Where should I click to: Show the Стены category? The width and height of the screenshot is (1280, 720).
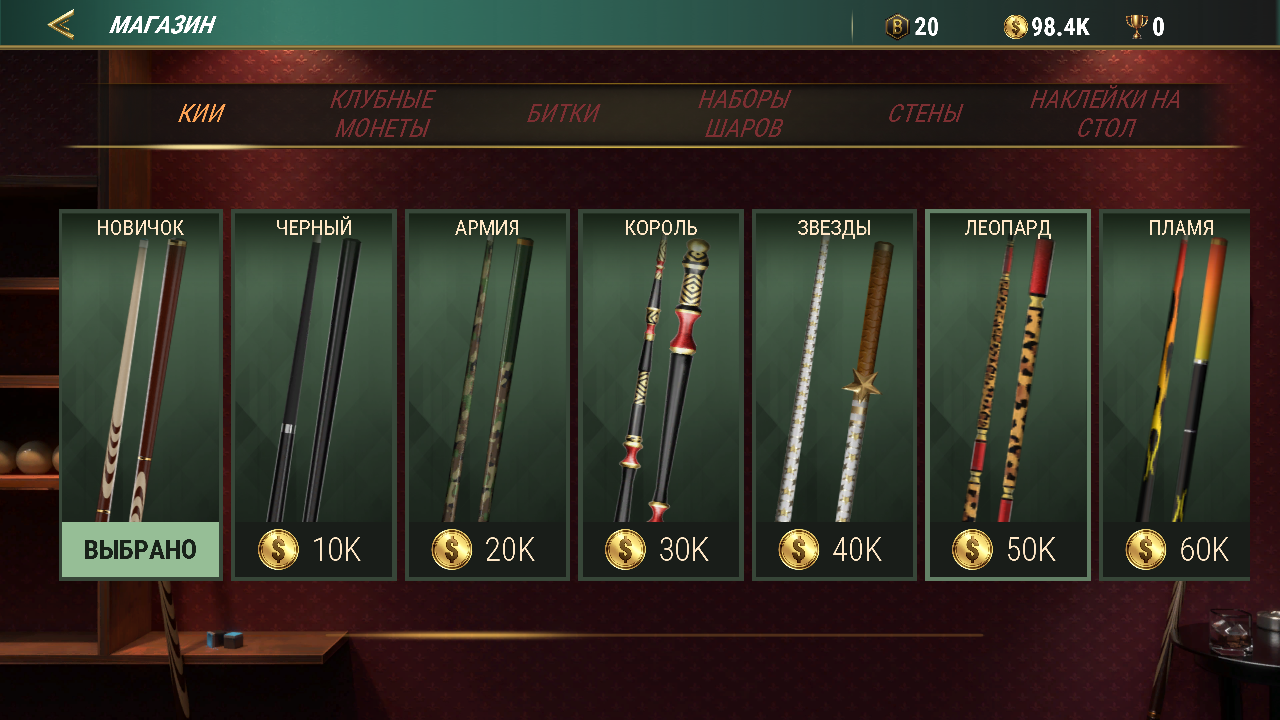point(925,114)
